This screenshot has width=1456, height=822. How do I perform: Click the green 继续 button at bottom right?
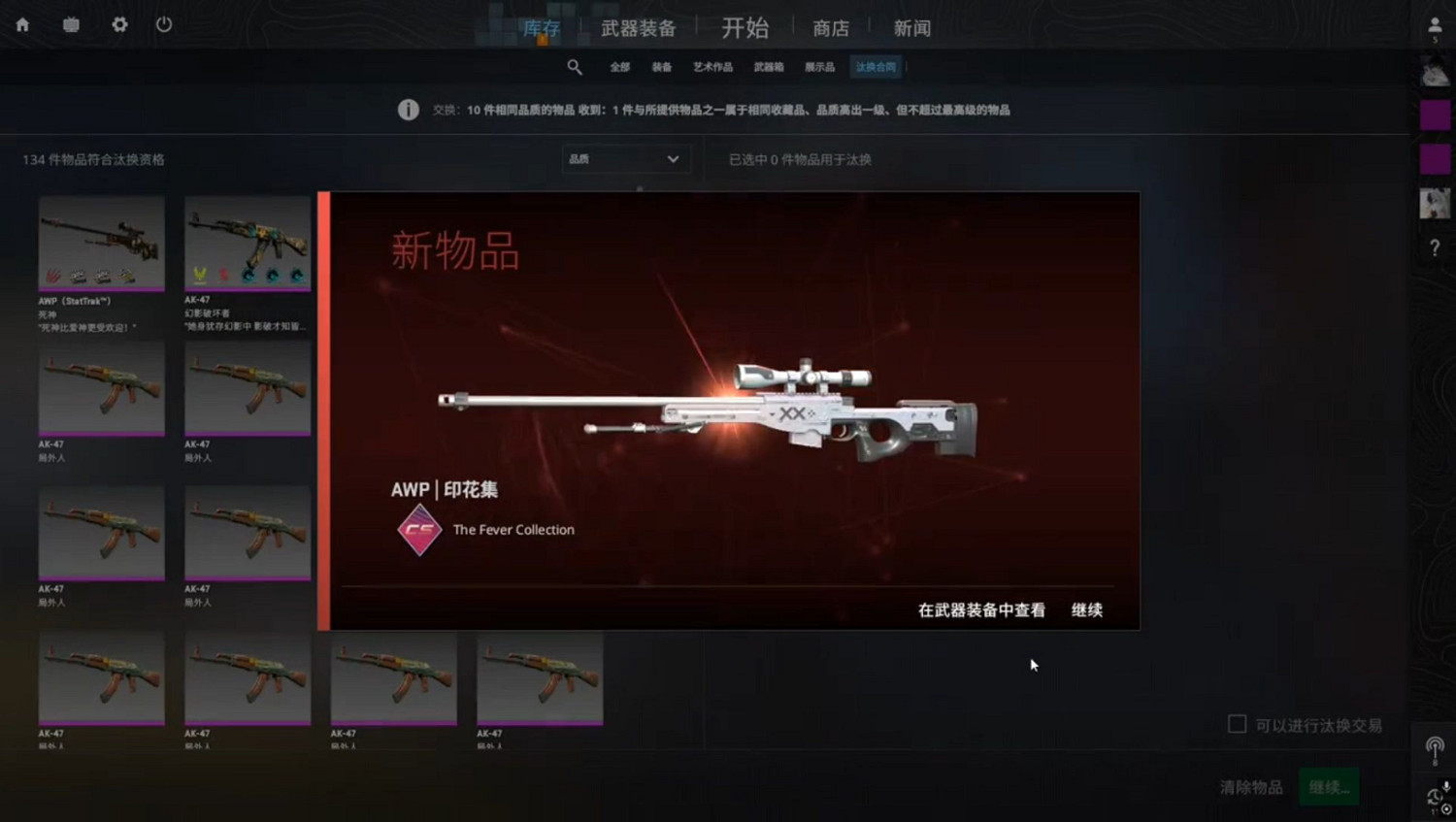1329,787
